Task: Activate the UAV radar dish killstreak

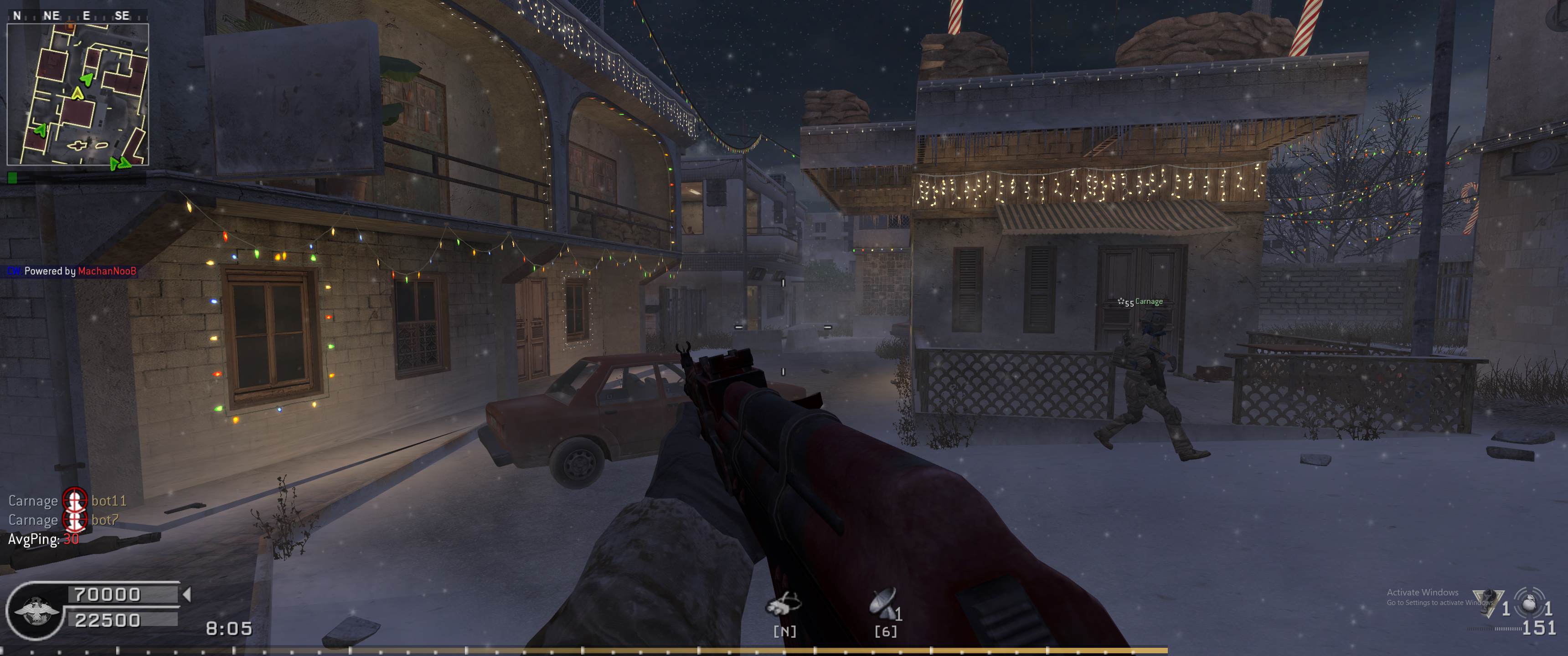Action: (x=882, y=603)
